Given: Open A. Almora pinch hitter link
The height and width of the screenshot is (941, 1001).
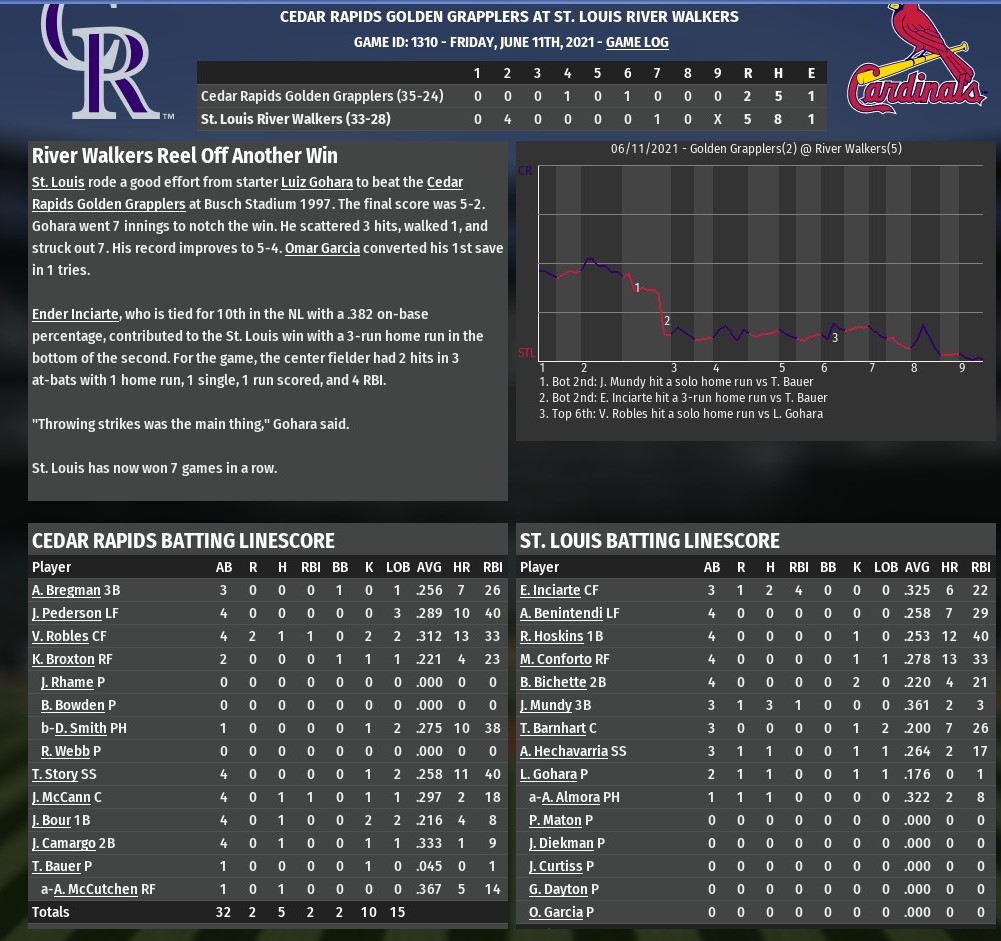Looking at the screenshot, I should click(x=571, y=797).
